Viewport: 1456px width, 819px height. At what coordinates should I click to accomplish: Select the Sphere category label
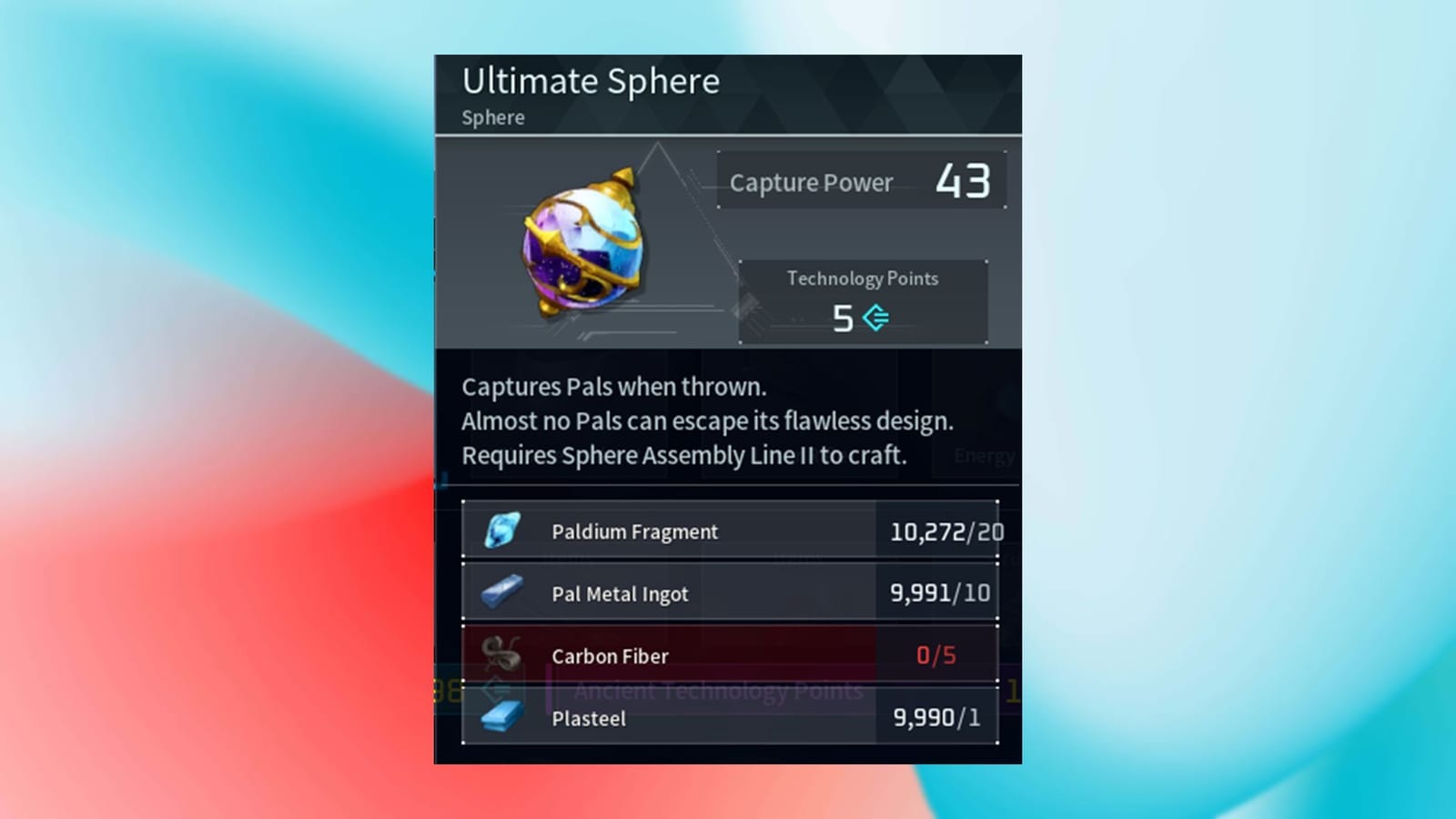492,117
